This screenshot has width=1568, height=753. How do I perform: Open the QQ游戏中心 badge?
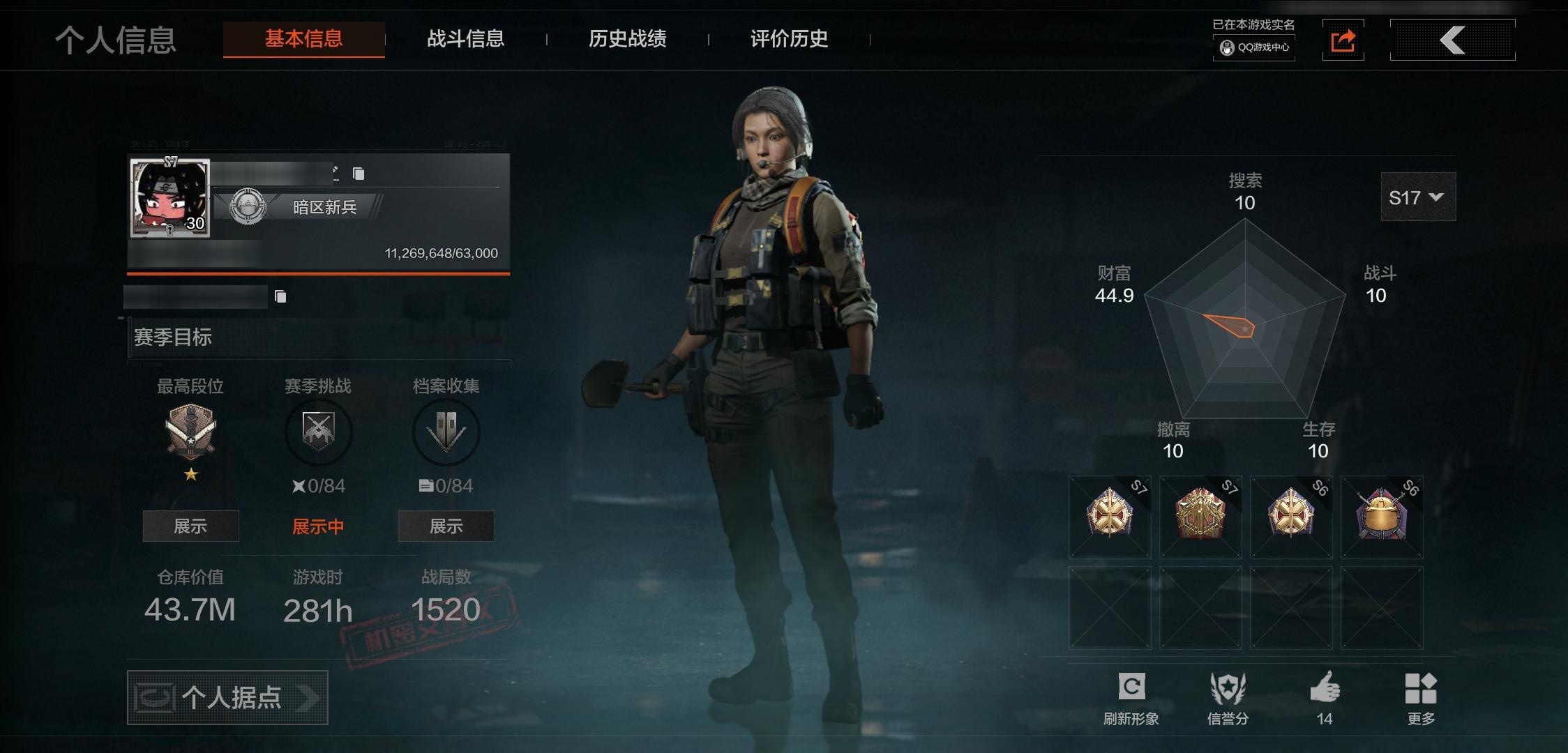1254,47
